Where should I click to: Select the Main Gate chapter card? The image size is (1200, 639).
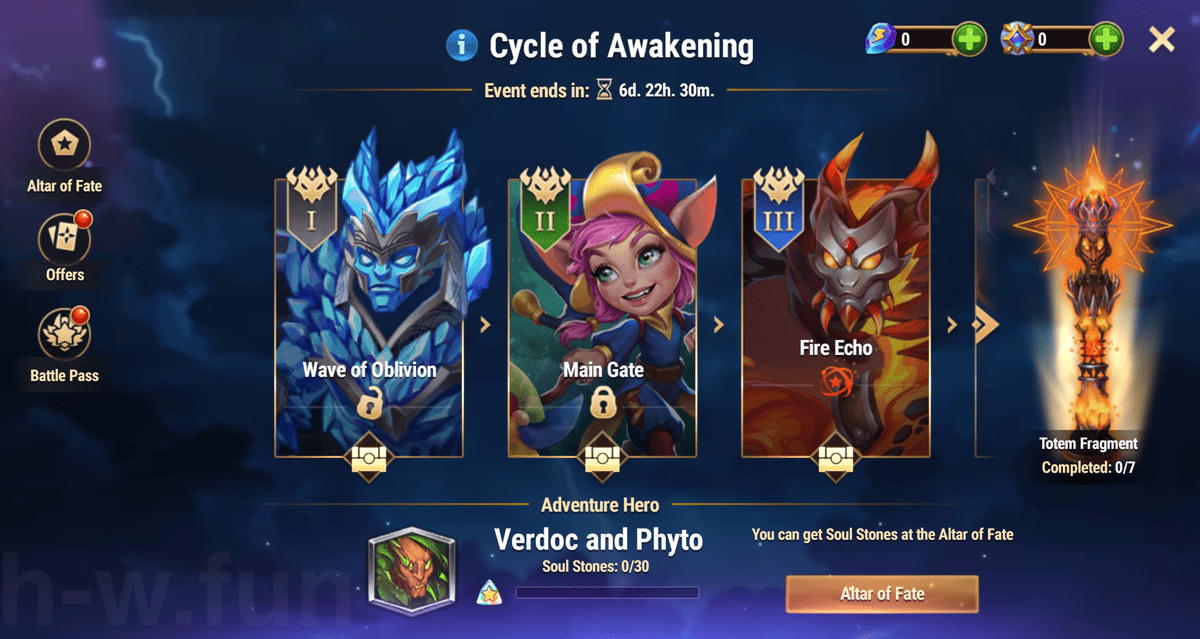[603, 320]
